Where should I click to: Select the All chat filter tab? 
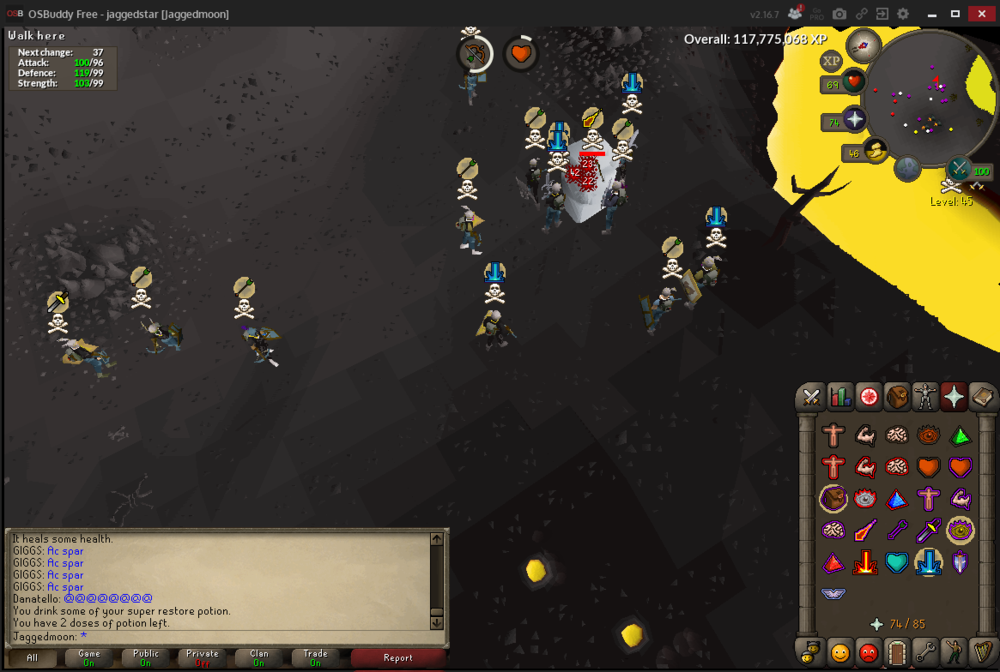pos(32,657)
